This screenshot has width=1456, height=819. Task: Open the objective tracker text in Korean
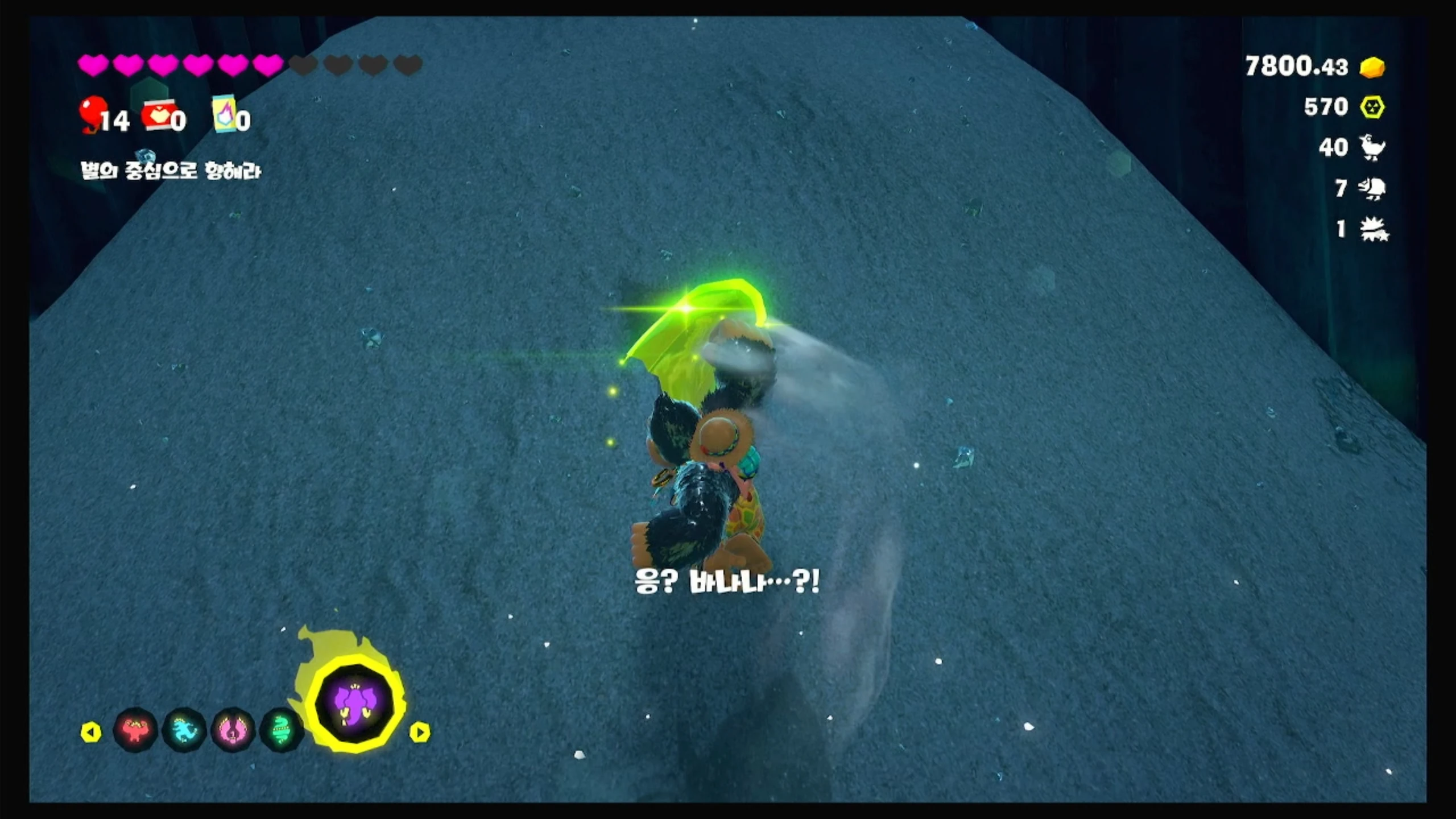pyautogui.click(x=171, y=170)
